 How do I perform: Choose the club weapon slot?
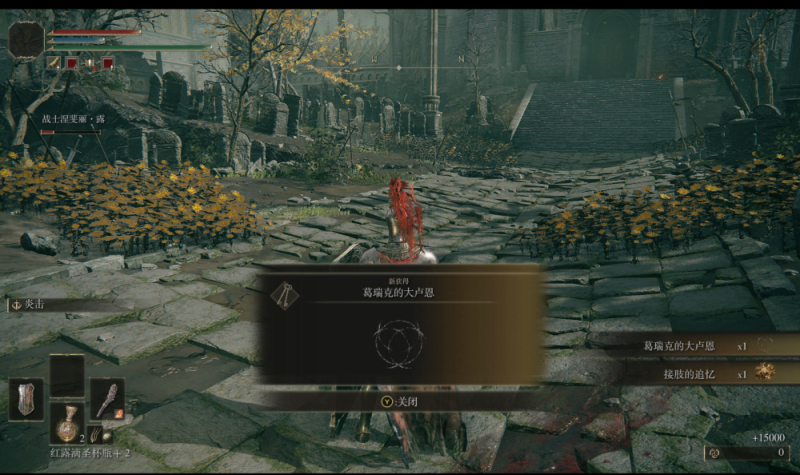click(x=107, y=398)
